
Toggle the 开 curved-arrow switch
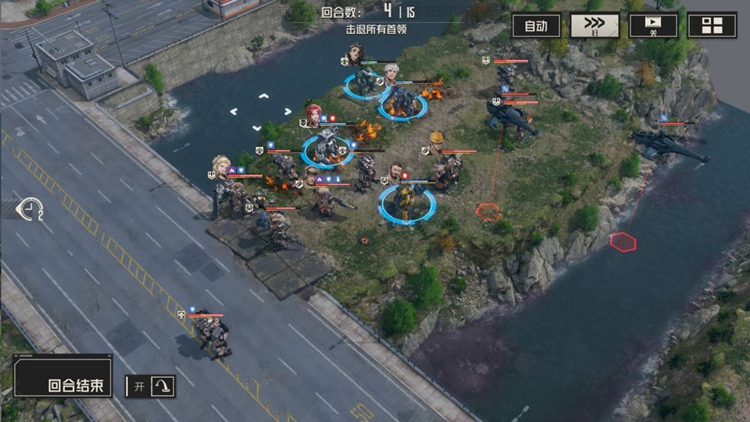coord(150,386)
